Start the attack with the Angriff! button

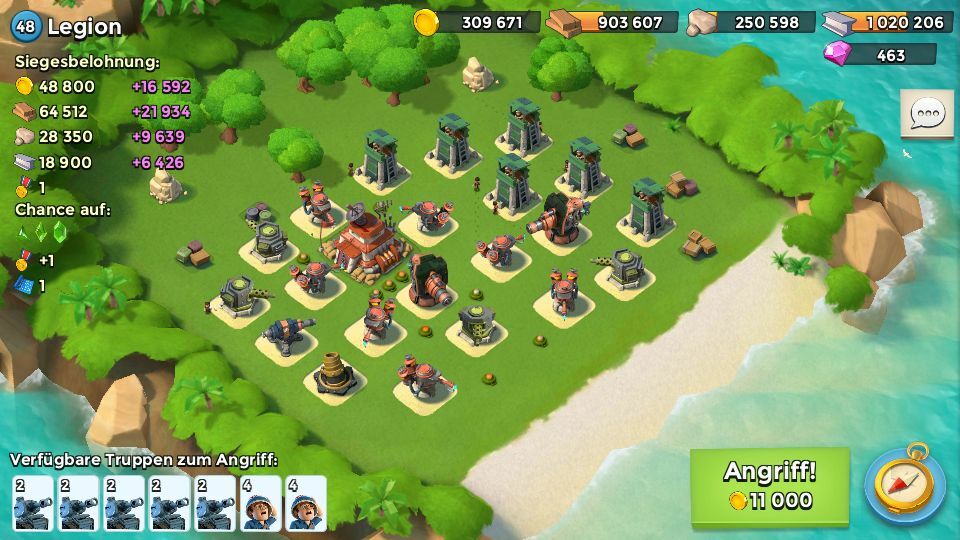point(769,485)
